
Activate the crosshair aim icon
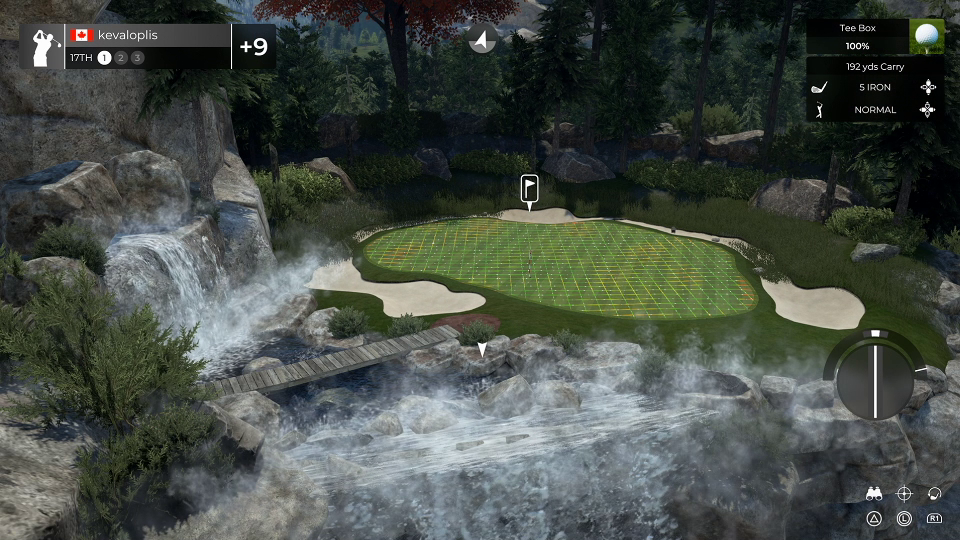904,493
